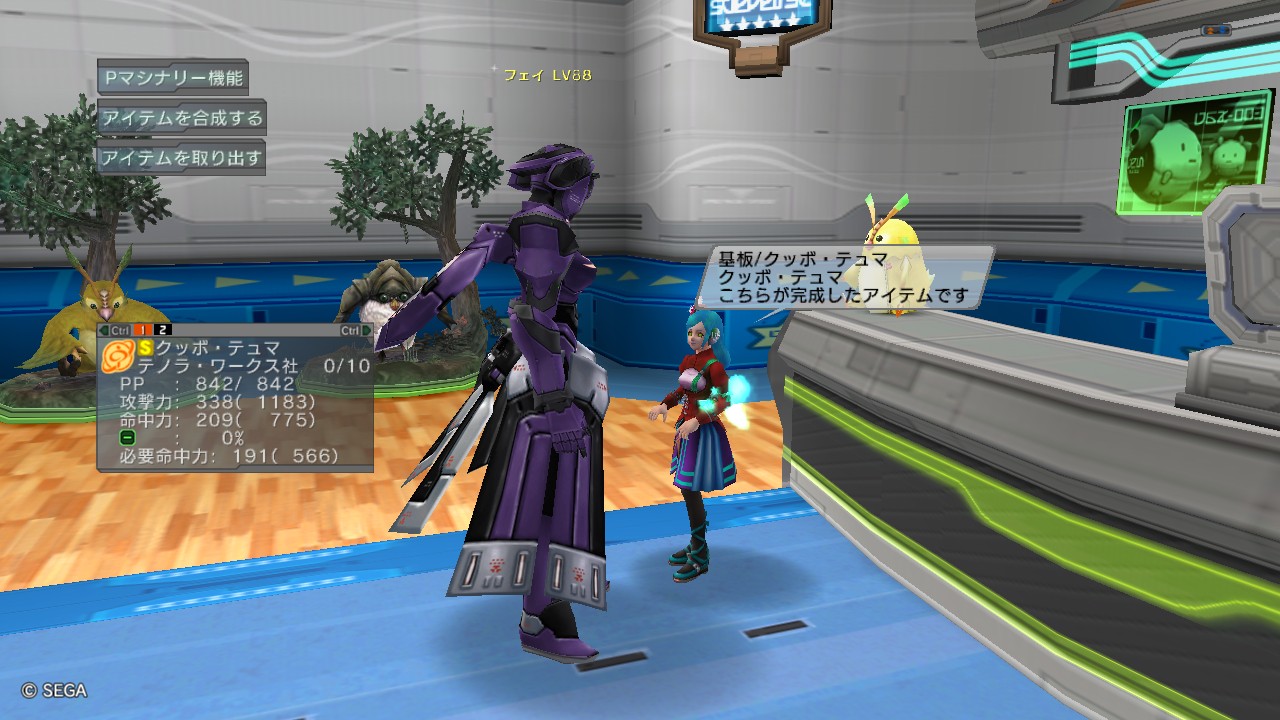Switch to orange info page tab 1
1280x720 pixels.
[x=143, y=330]
